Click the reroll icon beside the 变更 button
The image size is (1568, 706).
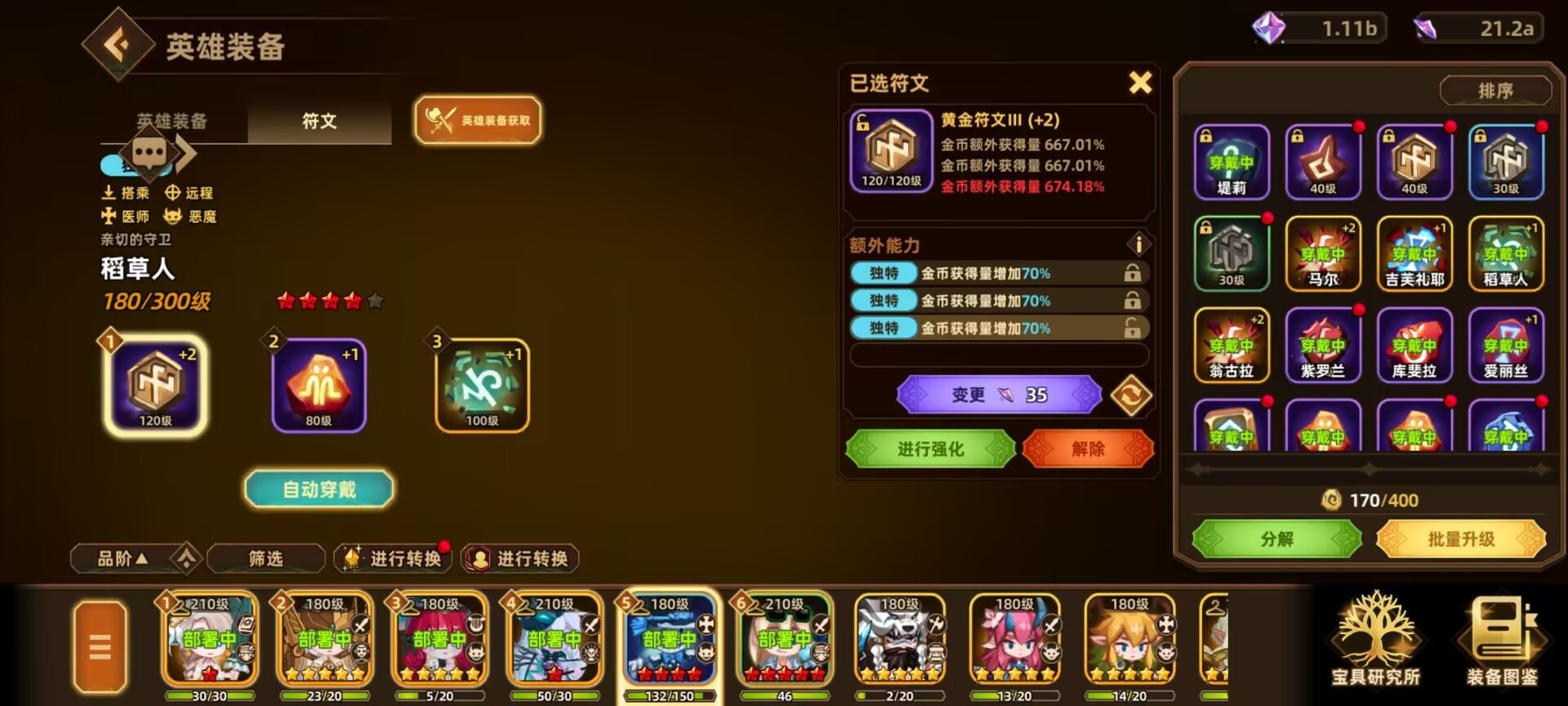pos(1133,395)
